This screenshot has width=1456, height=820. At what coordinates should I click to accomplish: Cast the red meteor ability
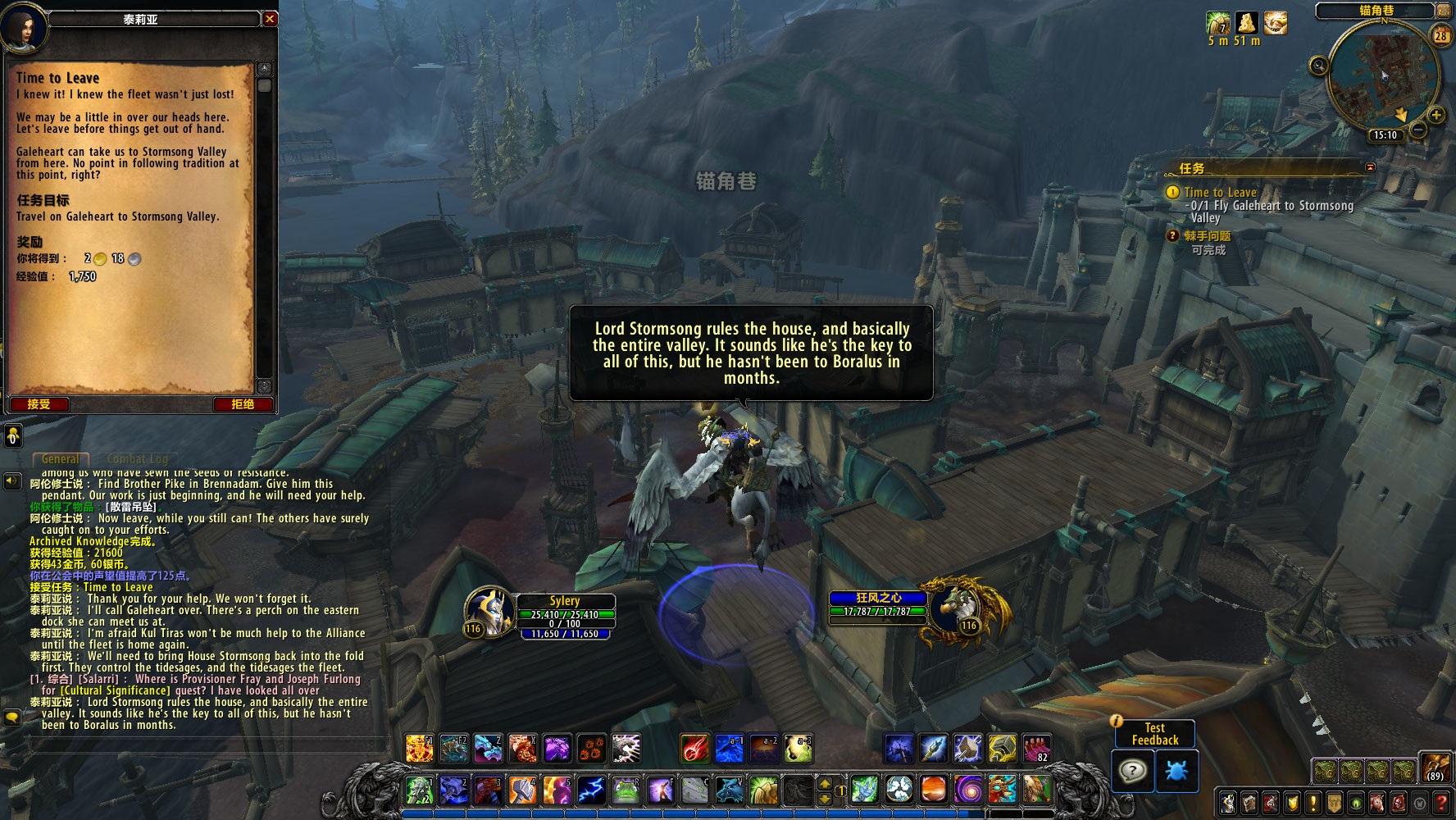(x=694, y=748)
